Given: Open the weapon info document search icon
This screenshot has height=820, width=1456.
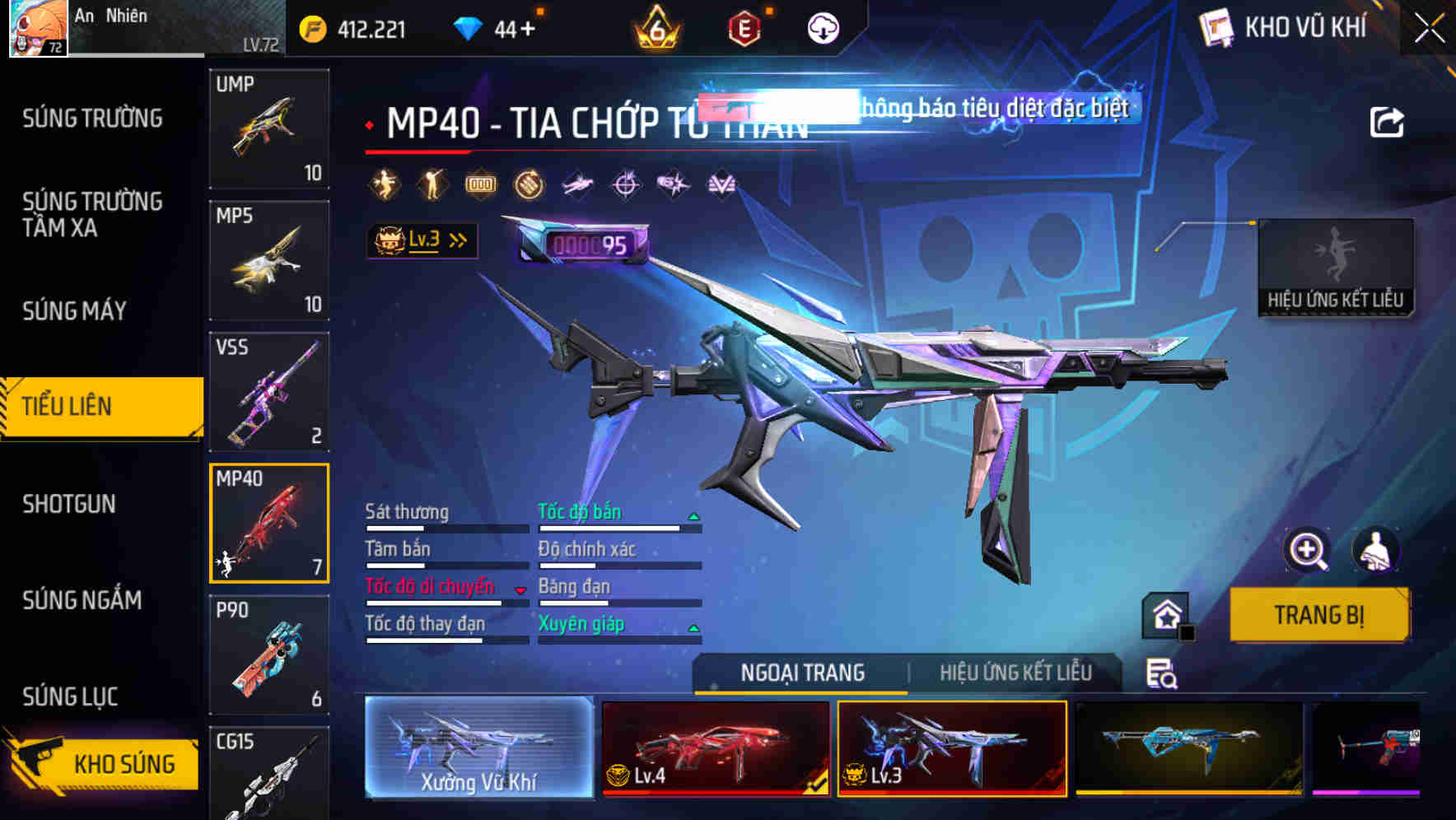Looking at the screenshot, I should coord(1164,673).
